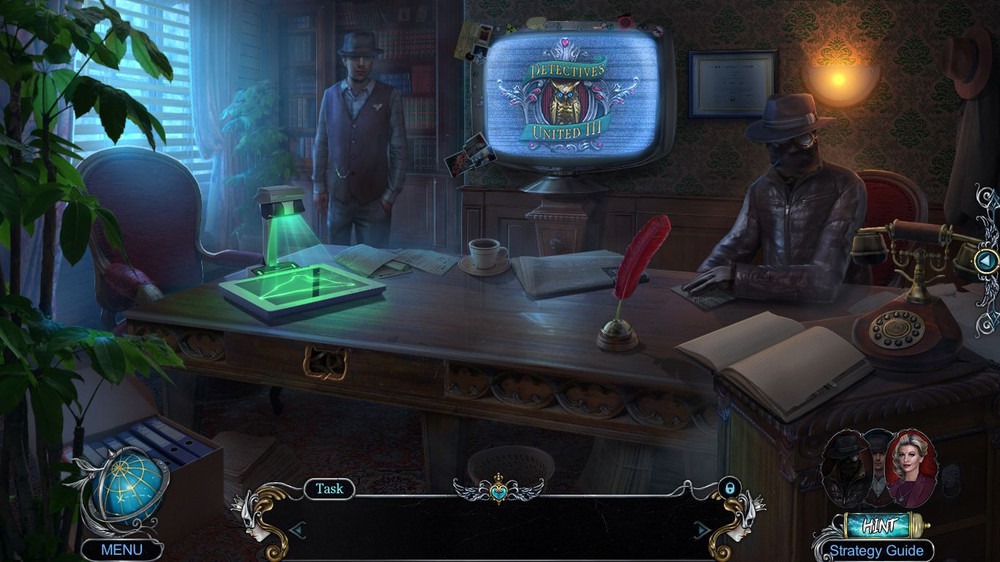Expand the side panel arrow button
This screenshot has height=562, width=1000.
pos(987,262)
